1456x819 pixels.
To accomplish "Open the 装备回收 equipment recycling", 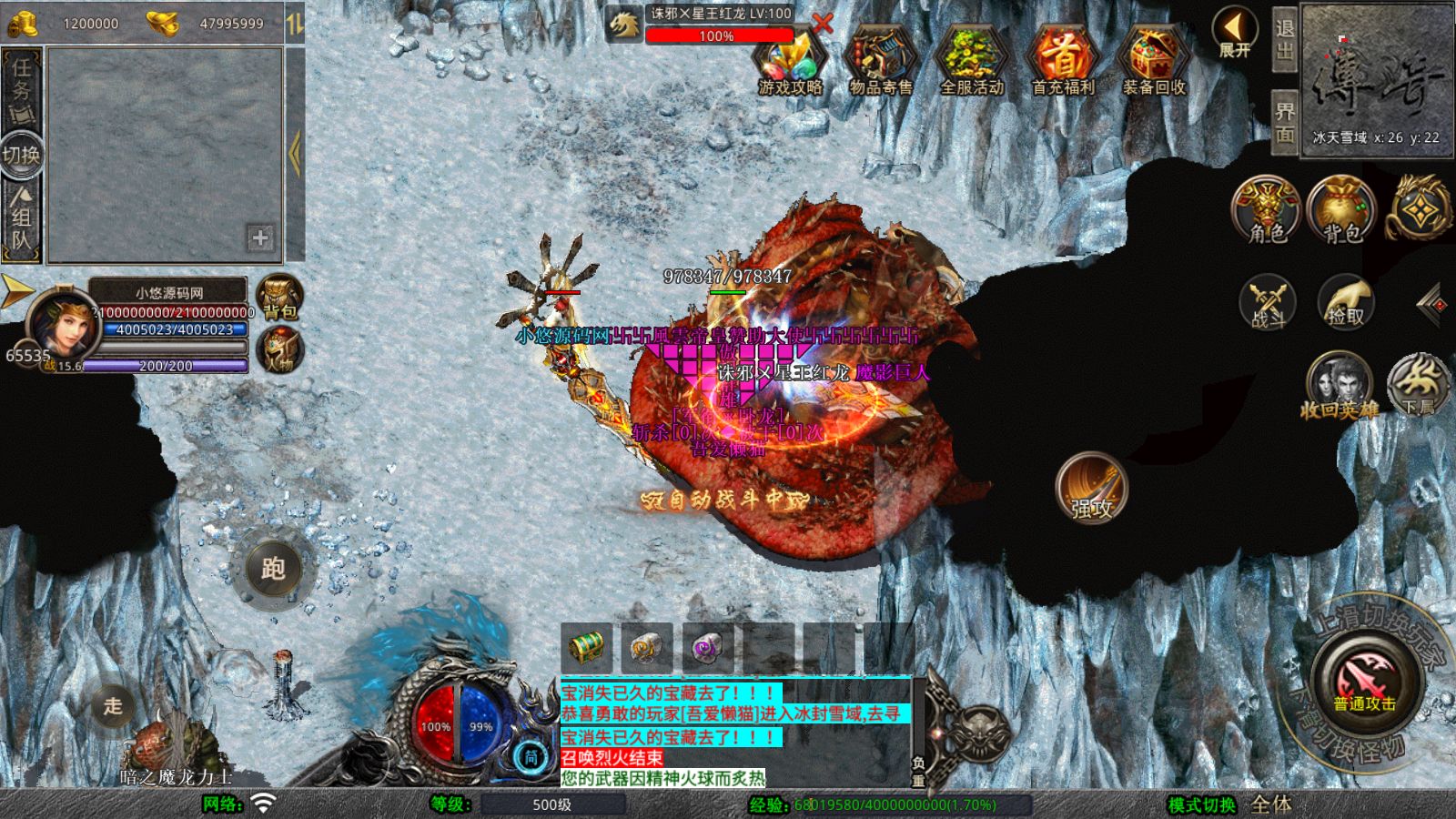I will (1153, 60).
